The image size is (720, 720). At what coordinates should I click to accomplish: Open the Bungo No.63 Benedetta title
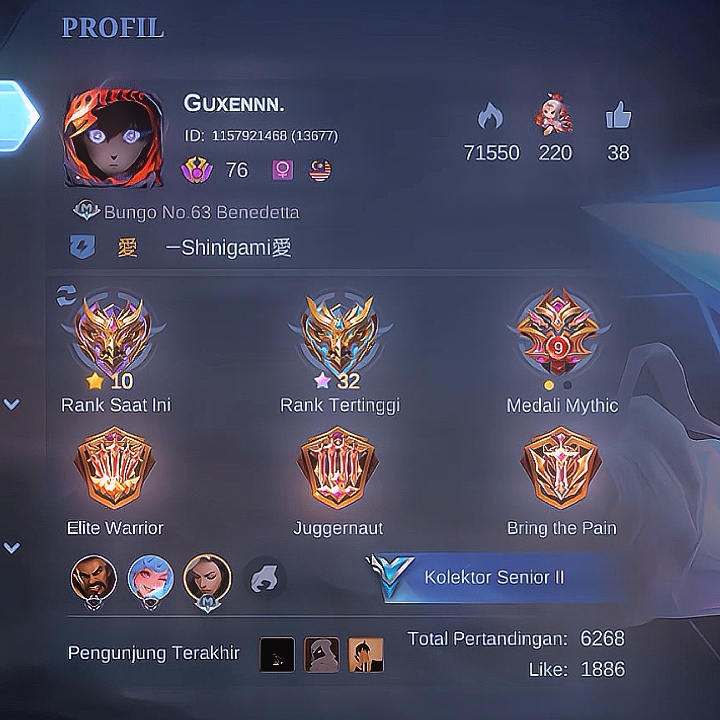[200, 212]
